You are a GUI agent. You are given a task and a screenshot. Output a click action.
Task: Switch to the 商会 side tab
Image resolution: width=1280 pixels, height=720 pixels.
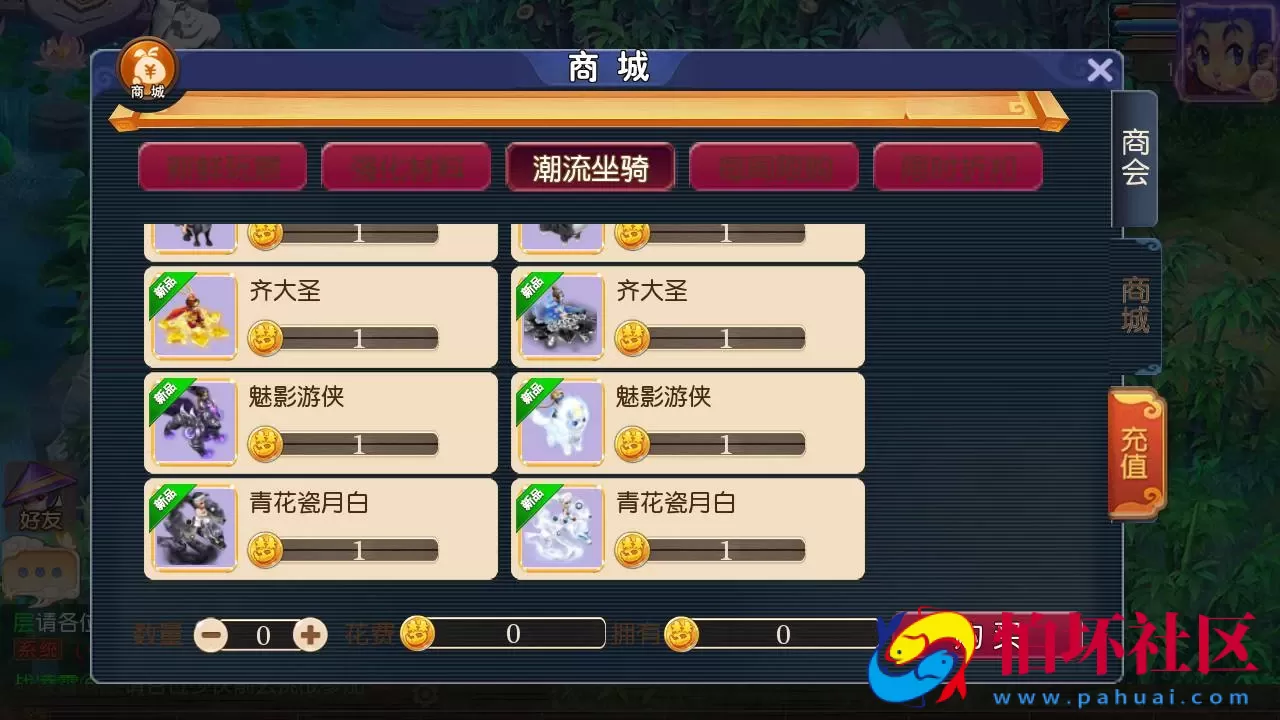click(1137, 160)
